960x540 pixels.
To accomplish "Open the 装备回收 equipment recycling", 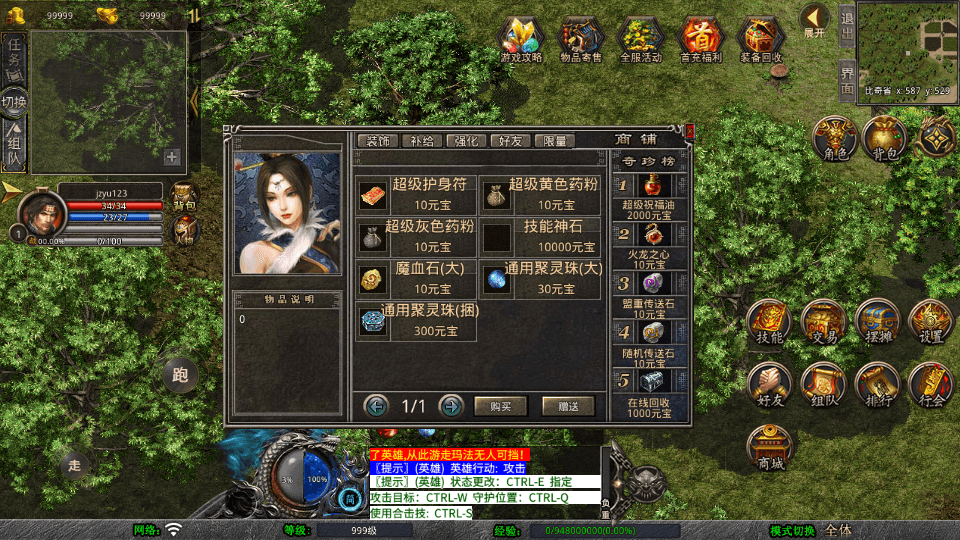I will [x=761, y=40].
